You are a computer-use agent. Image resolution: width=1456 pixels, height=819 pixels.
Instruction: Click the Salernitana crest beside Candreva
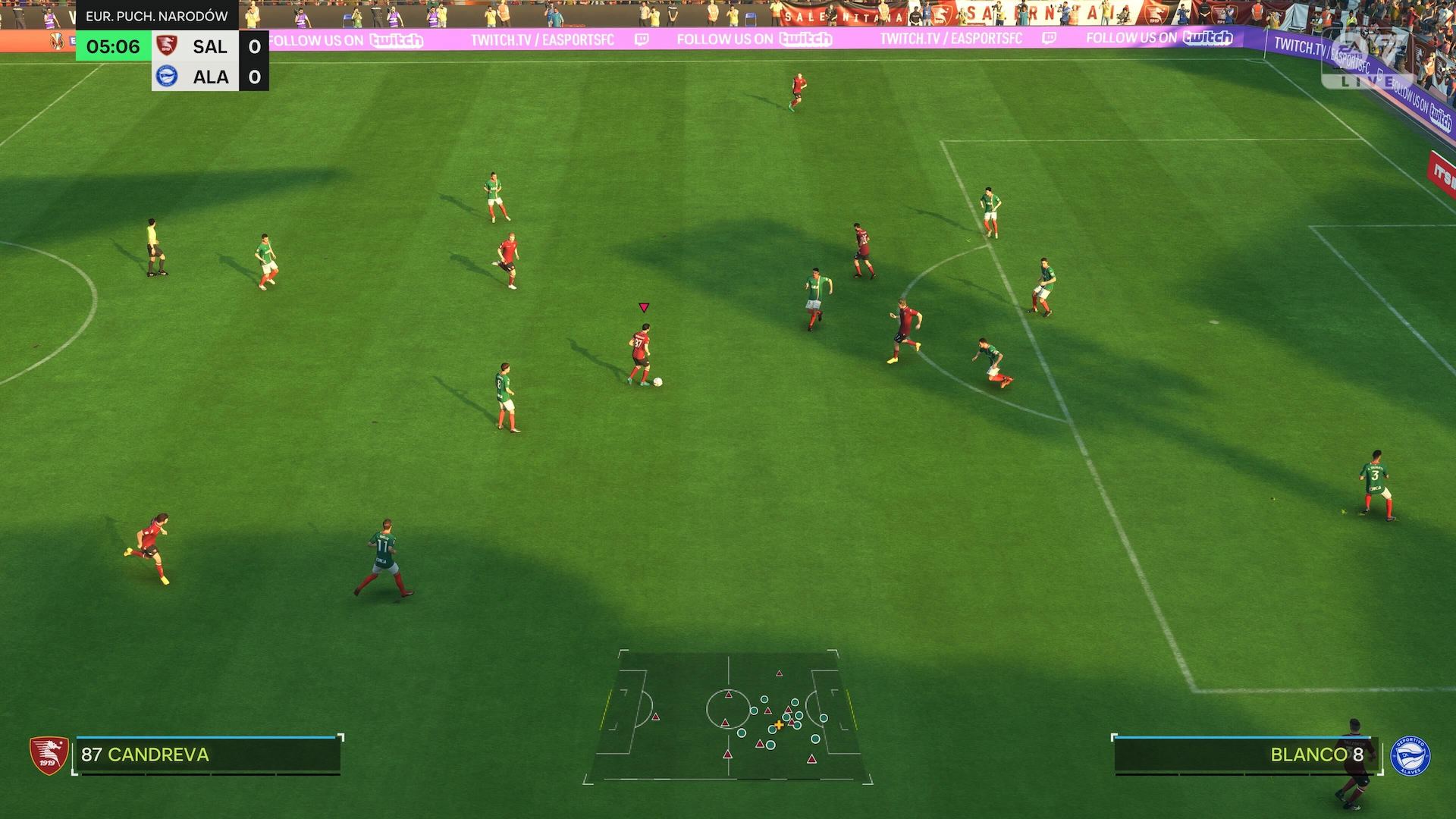click(49, 755)
